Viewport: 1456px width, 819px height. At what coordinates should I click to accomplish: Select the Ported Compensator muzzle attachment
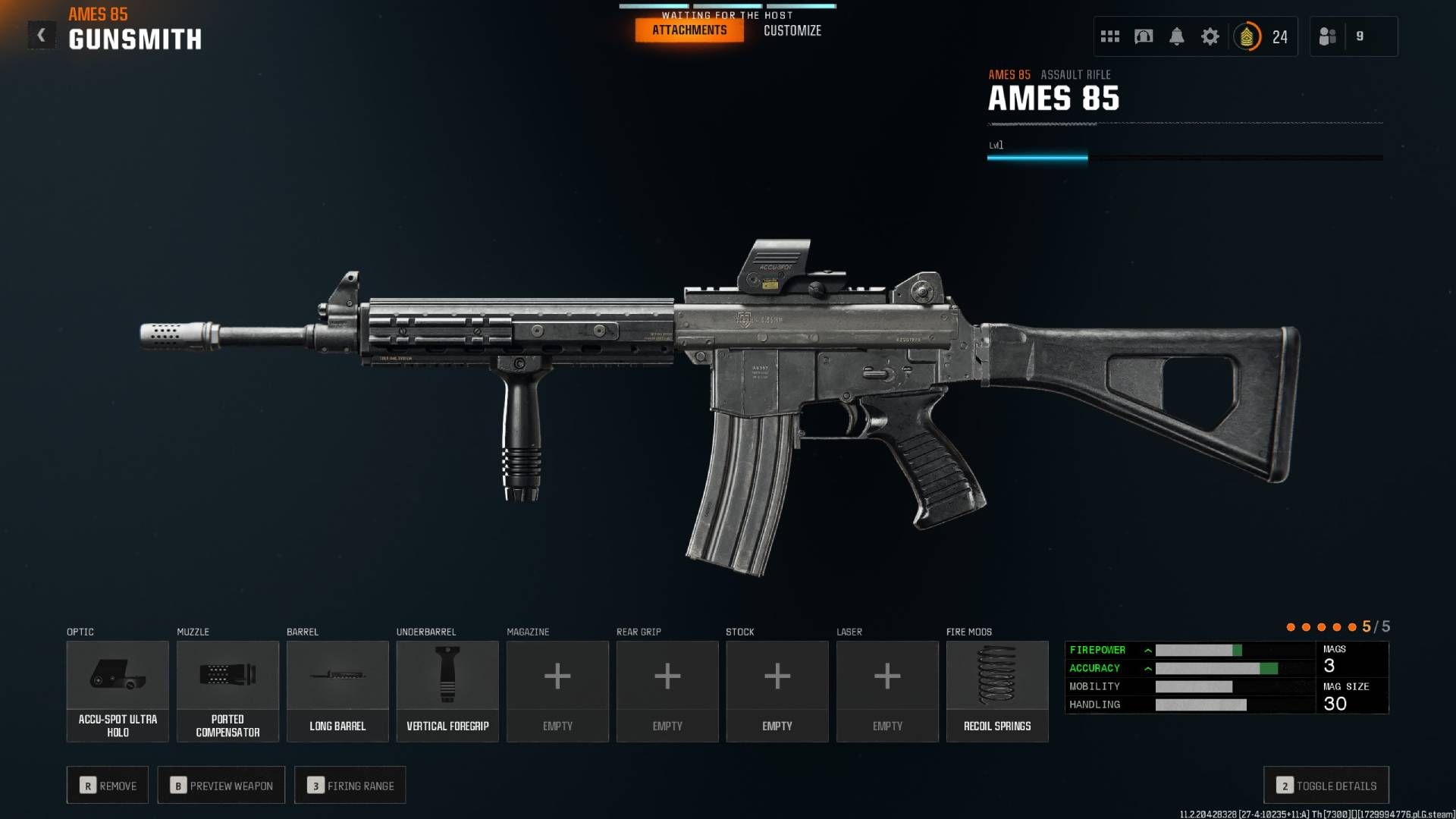click(227, 690)
